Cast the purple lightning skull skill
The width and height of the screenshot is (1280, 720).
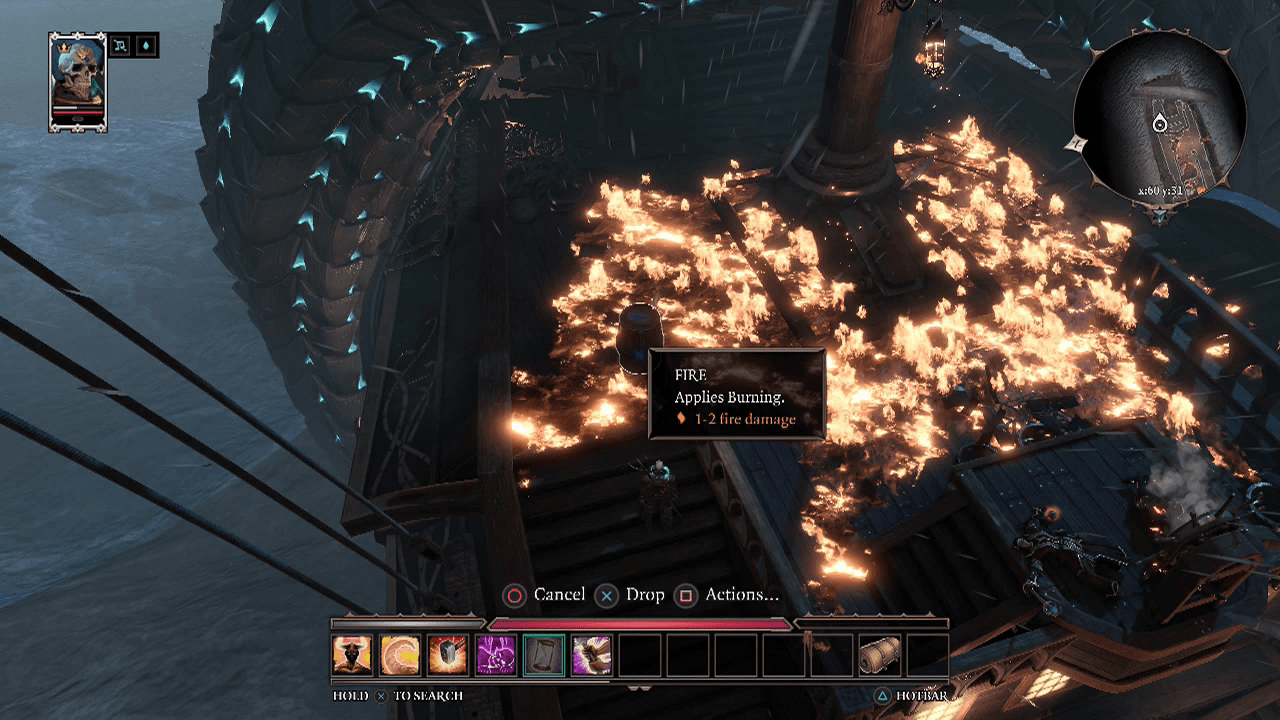(496, 655)
